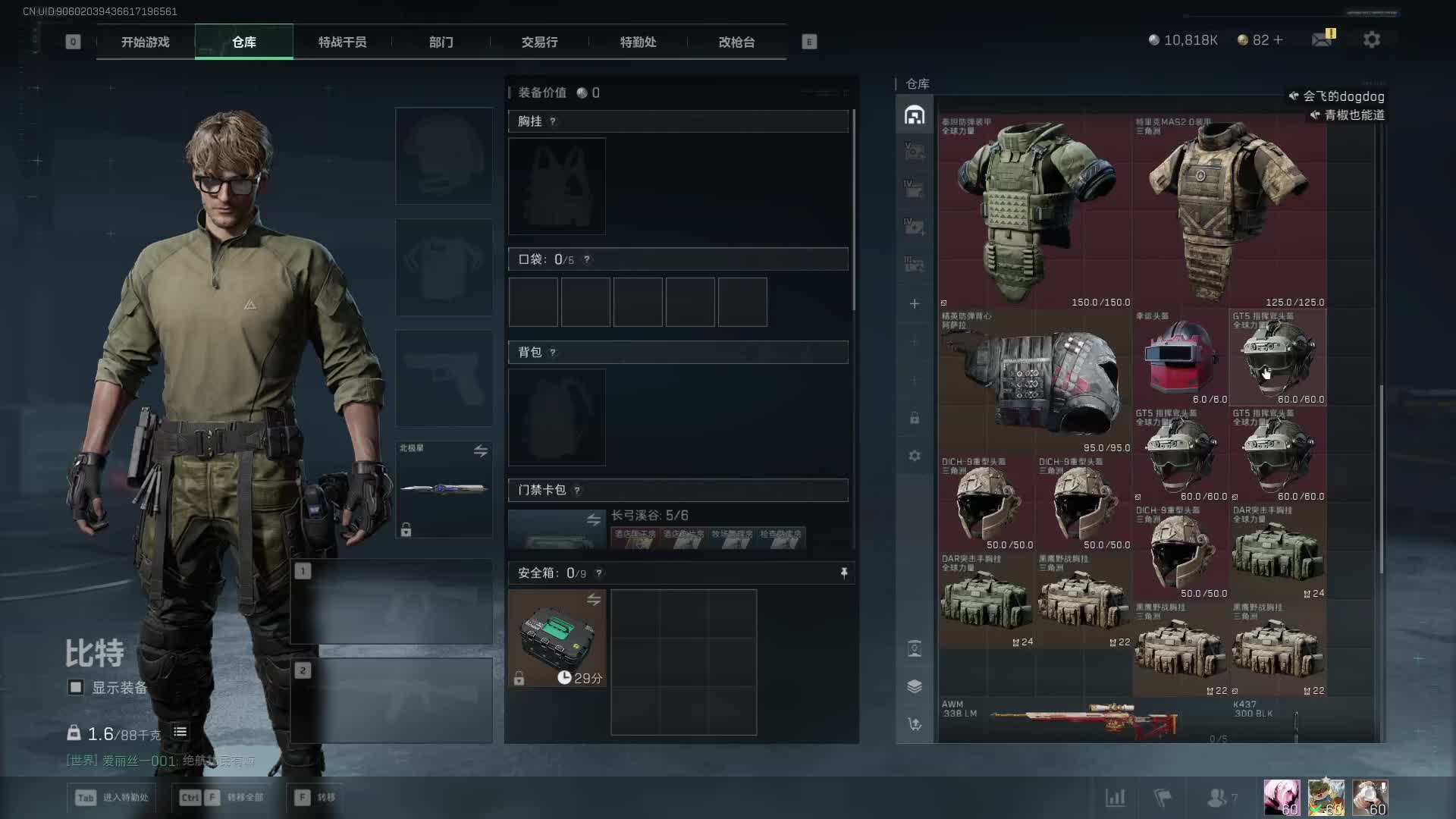Open the stats bar chart icon
Viewport: 1456px width, 819px height.
click(1115, 797)
